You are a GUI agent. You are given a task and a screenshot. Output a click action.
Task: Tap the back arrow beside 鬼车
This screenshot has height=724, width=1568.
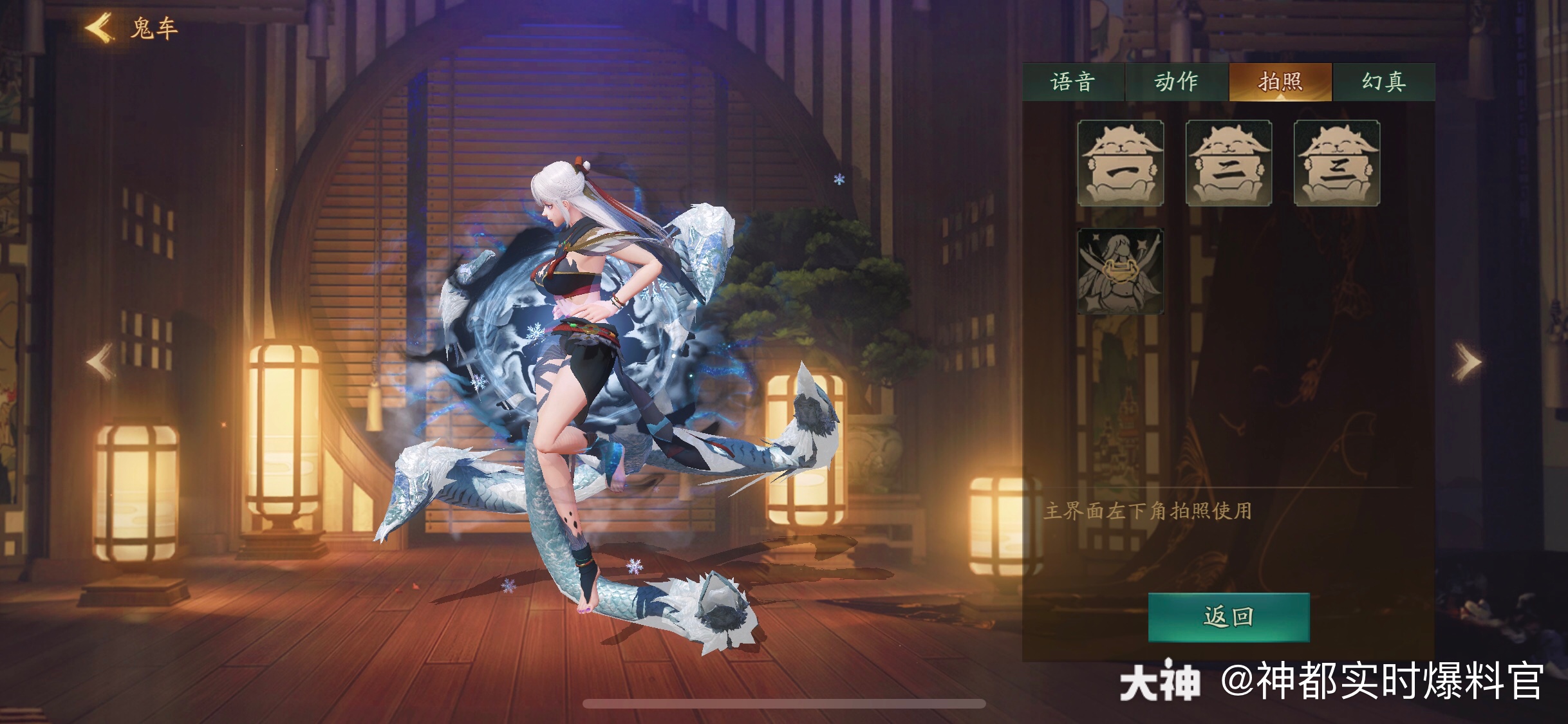point(98,27)
